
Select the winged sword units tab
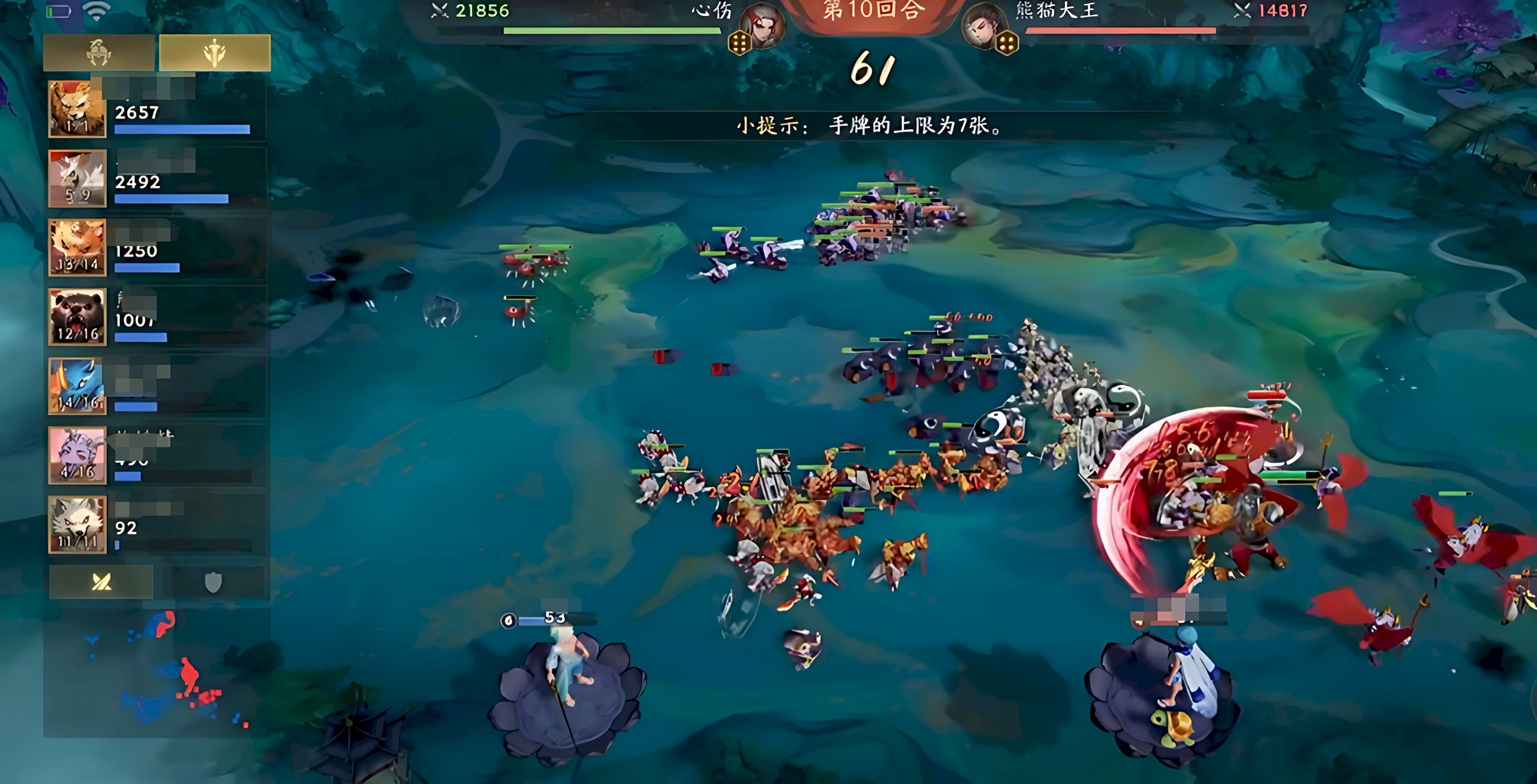214,53
